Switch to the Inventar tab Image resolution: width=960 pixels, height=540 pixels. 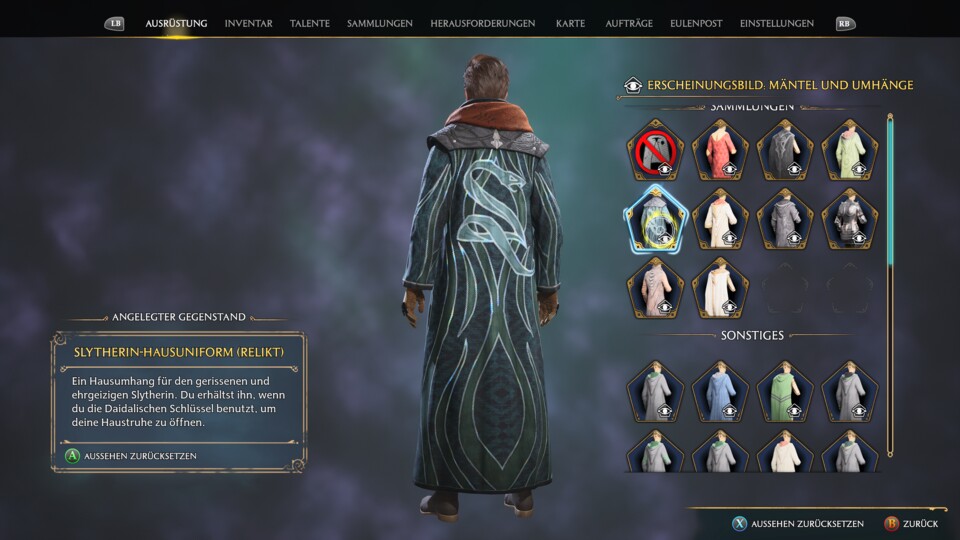click(x=248, y=23)
